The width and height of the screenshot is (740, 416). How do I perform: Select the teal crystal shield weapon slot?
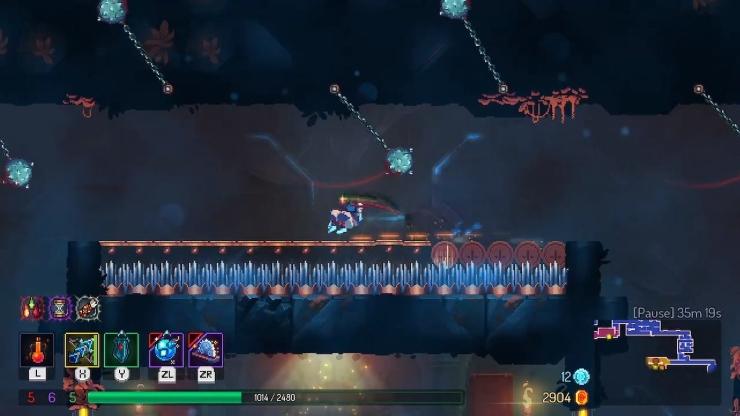[x=121, y=350]
